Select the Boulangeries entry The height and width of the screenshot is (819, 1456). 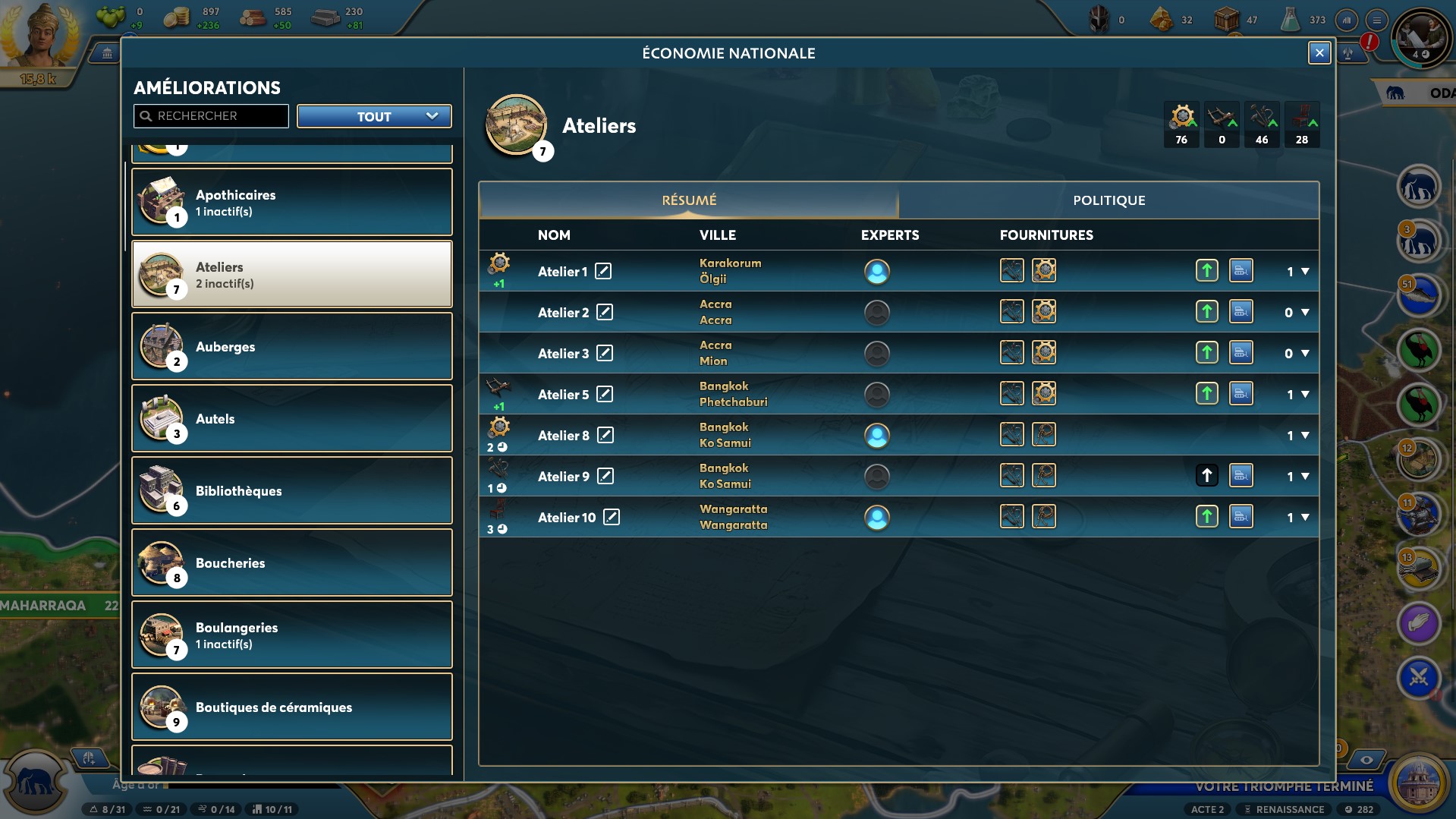pyautogui.click(x=292, y=635)
